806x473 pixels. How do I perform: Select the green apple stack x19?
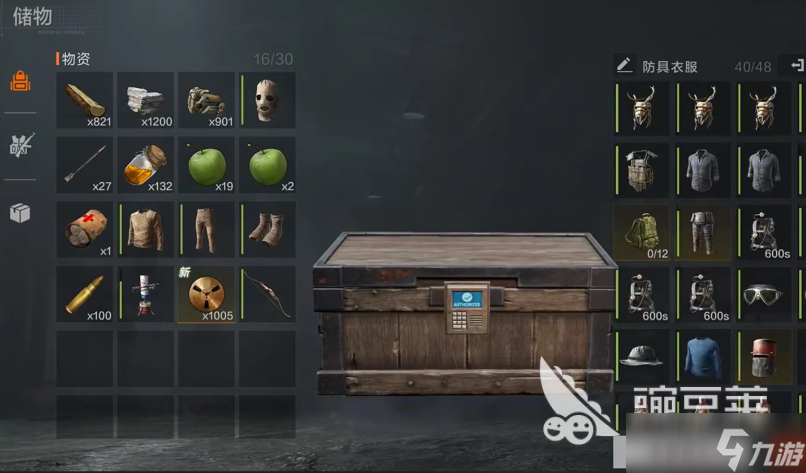coord(207,165)
